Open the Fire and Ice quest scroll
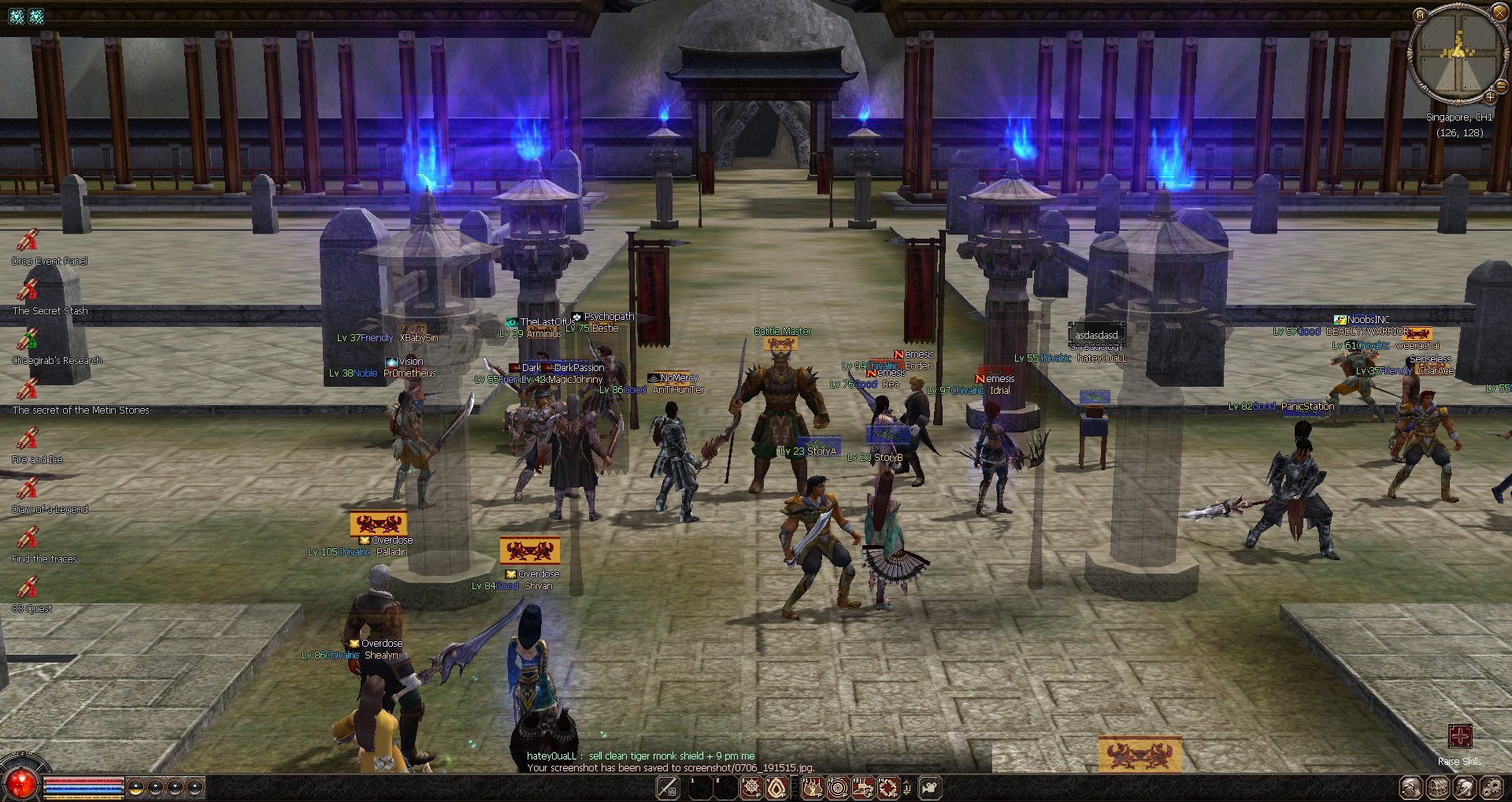 pyautogui.click(x=28, y=439)
